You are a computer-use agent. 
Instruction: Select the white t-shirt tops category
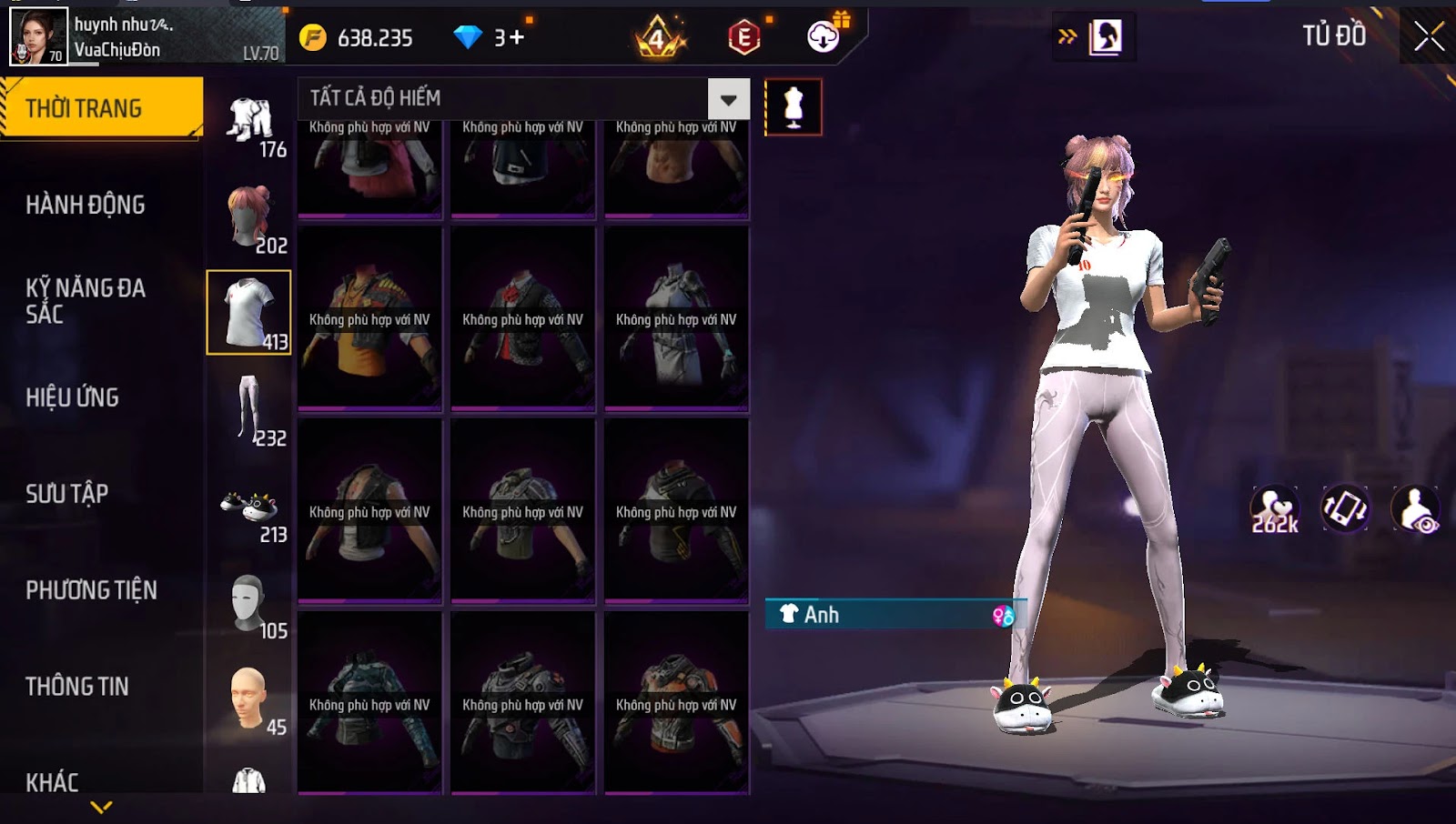[x=248, y=312]
